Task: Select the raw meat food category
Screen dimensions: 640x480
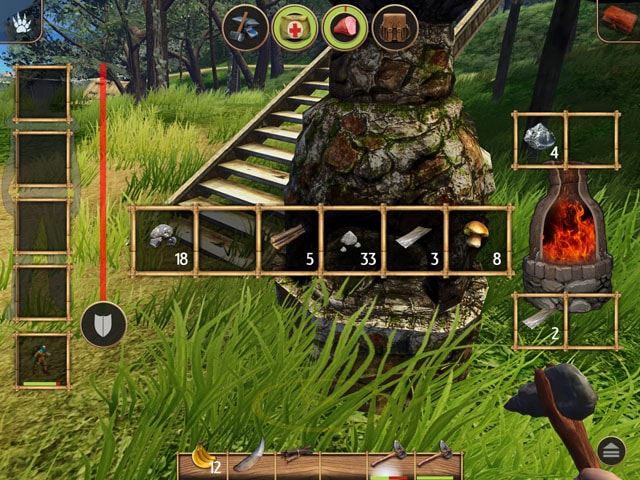Action: 345,26
